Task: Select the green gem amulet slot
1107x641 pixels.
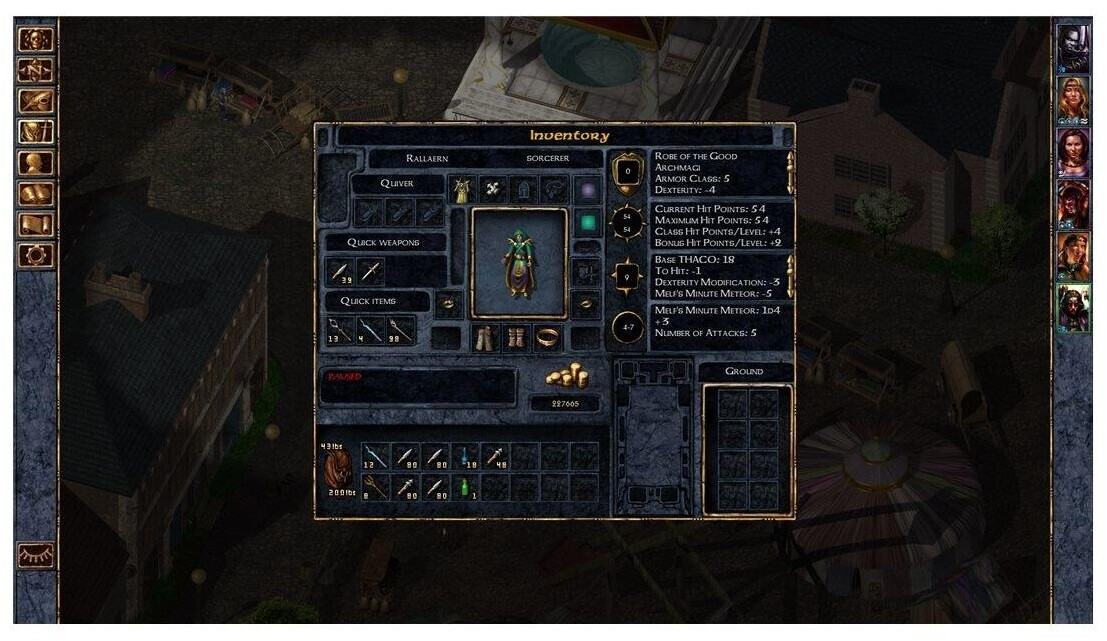Action: pos(588,222)
